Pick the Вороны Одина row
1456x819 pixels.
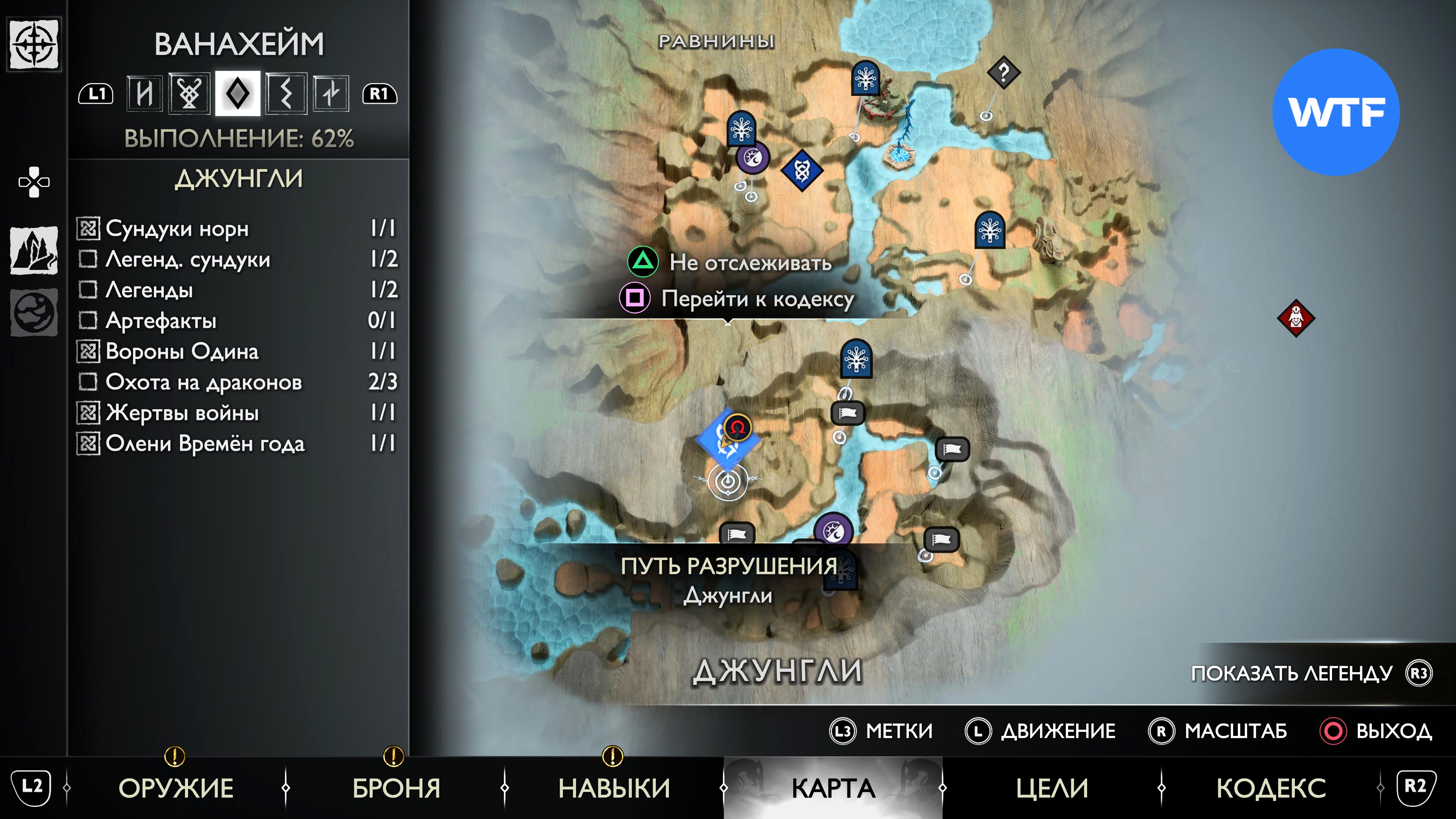coord(237,351)
